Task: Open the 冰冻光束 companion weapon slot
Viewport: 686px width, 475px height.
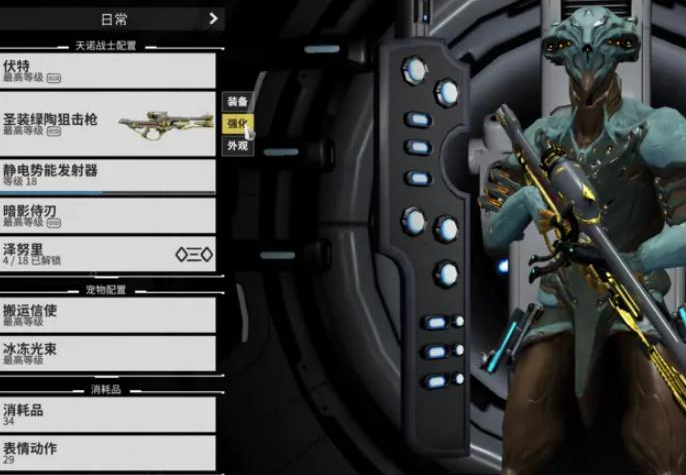Action: (107, 353)
